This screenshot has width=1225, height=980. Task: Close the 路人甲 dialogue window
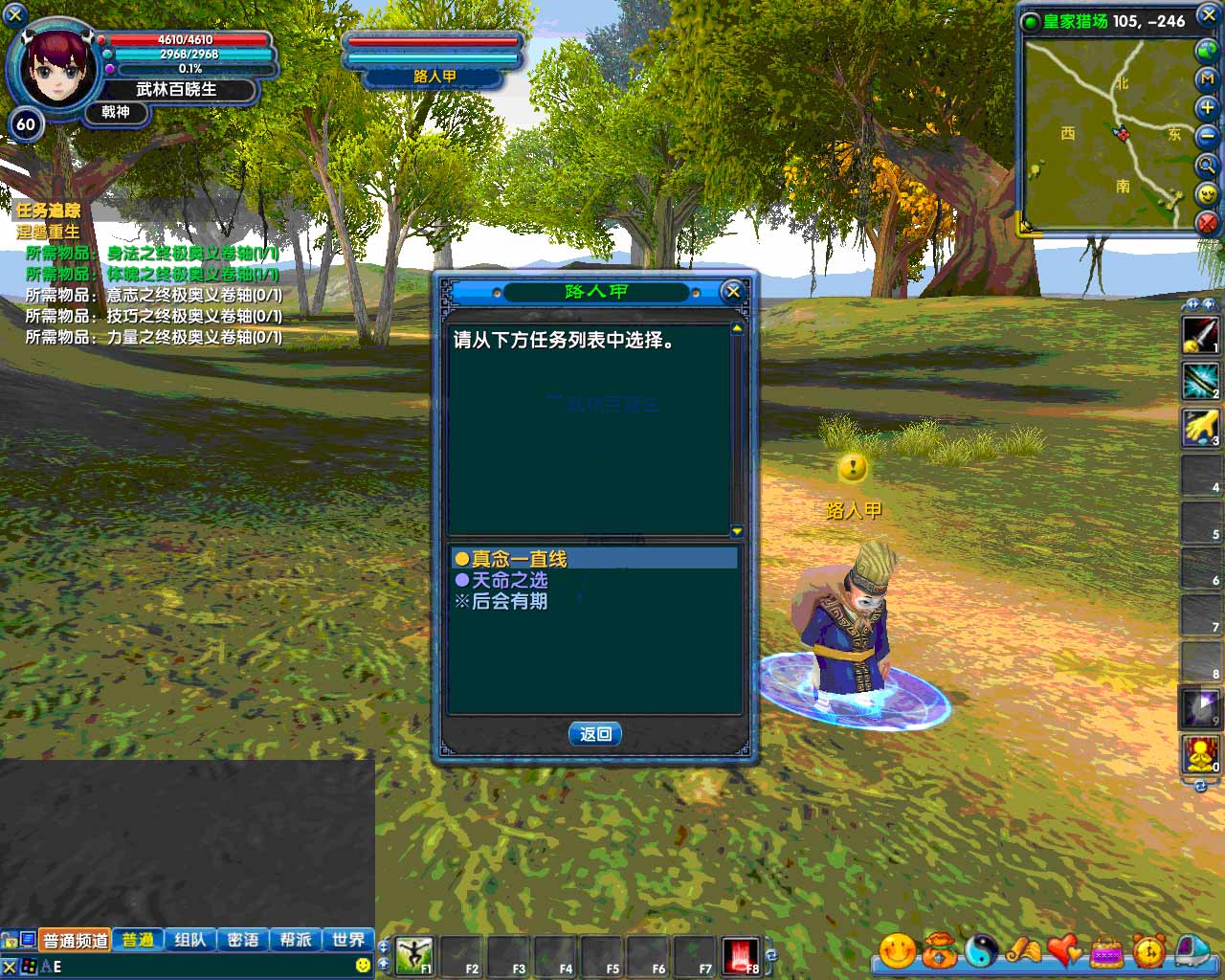(733, 291)
